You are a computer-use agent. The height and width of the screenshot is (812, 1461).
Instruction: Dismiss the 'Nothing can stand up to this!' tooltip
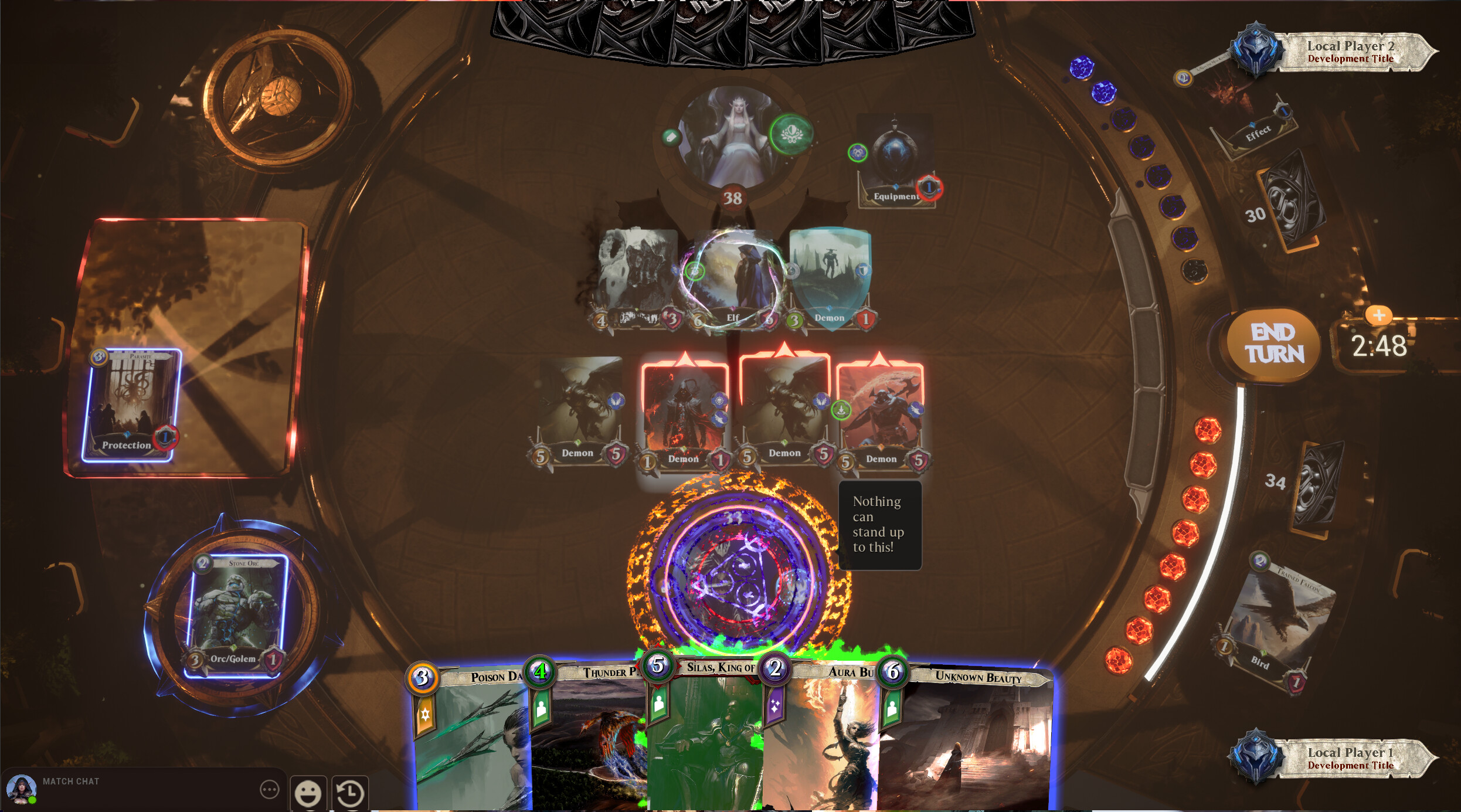(879, 524)
